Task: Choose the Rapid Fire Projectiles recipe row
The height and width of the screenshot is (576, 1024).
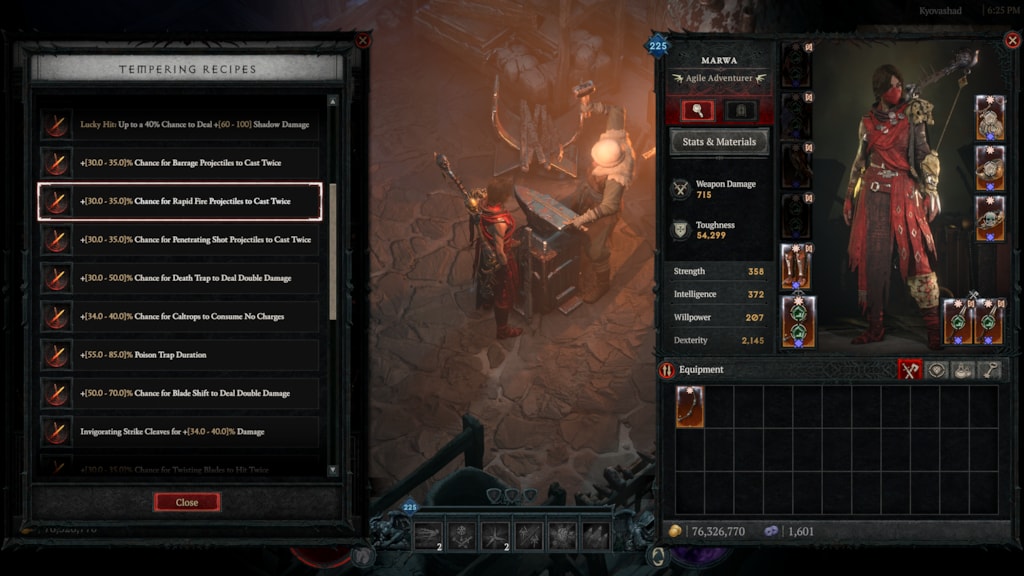Action: [180, 201]
